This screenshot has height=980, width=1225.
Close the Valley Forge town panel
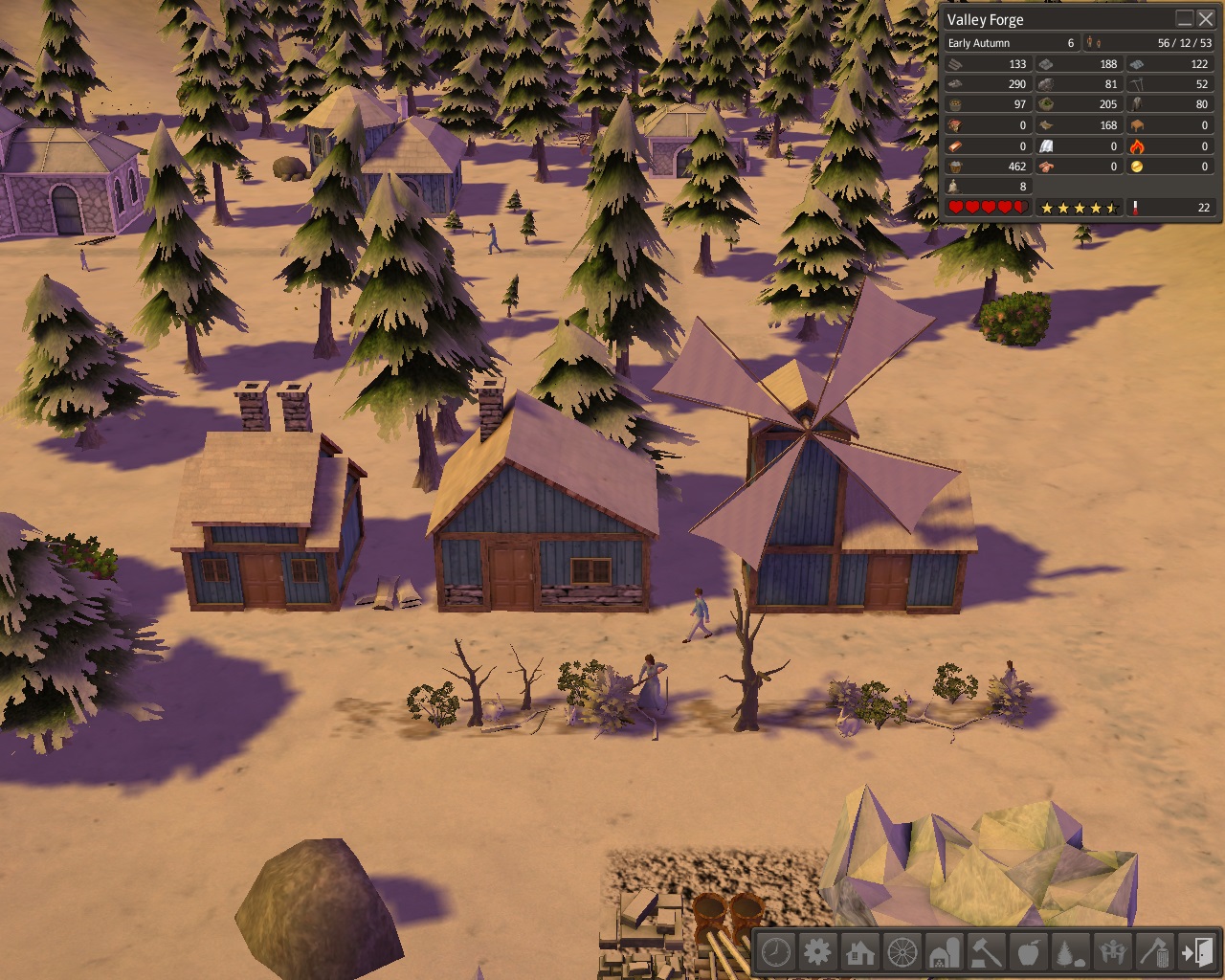[x=1206, y=19]
